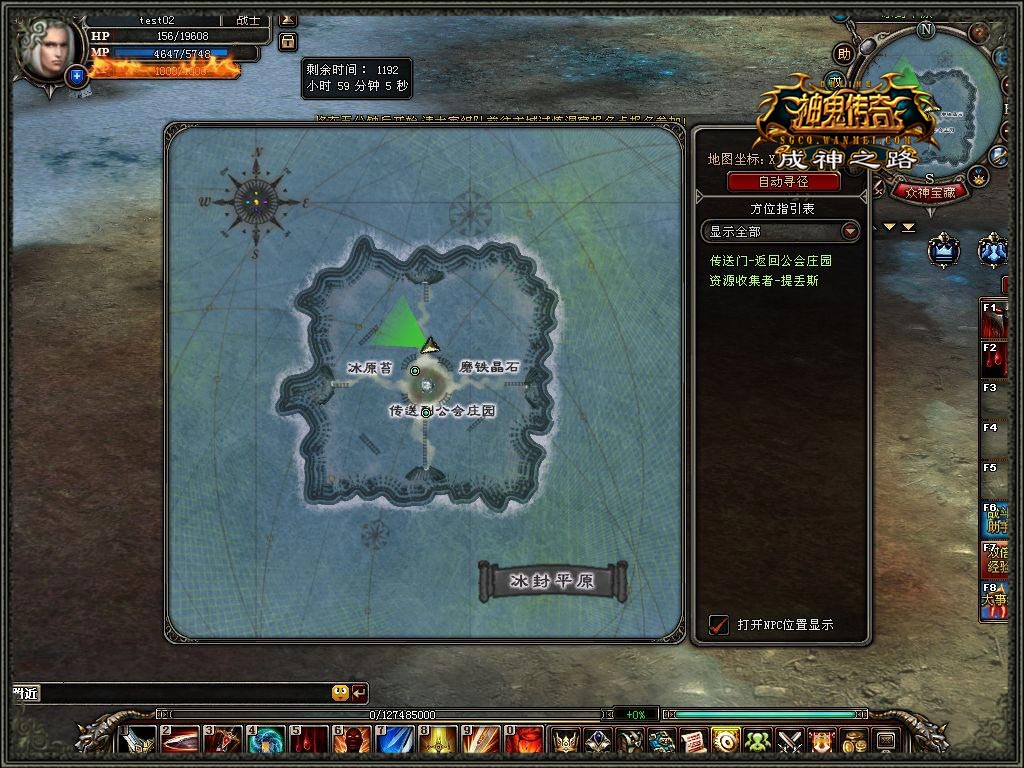Activate the hotbar skill in slot 4
The width and height of the screenshot is (1024, 768).
click(x=265, y=741)
